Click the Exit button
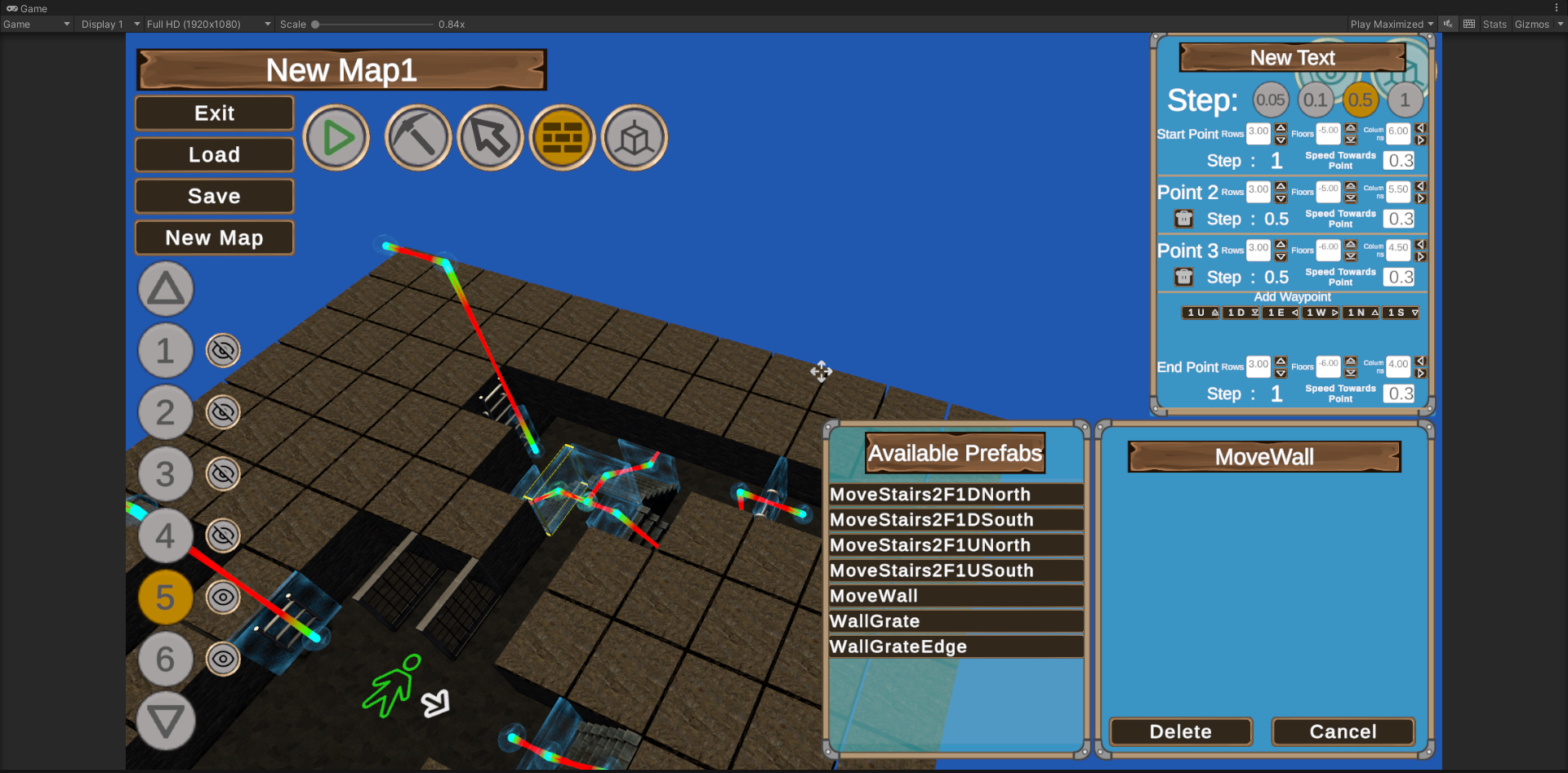 [214, 113]
